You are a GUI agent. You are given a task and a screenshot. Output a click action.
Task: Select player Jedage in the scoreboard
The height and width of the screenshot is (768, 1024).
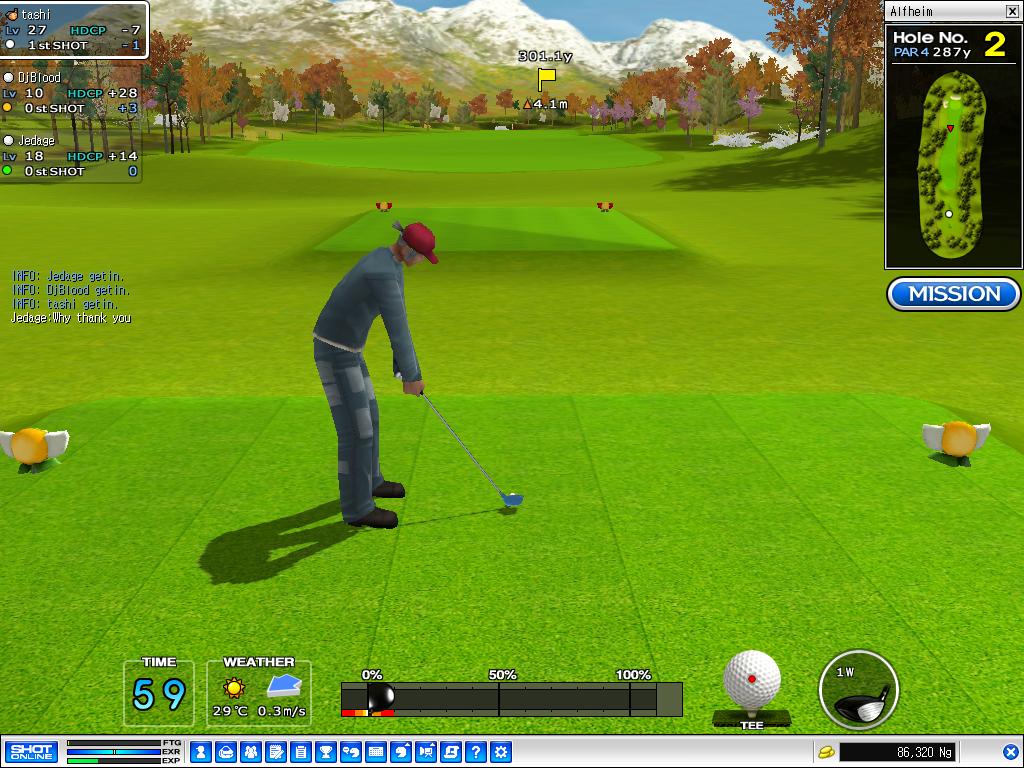point(70,156)
